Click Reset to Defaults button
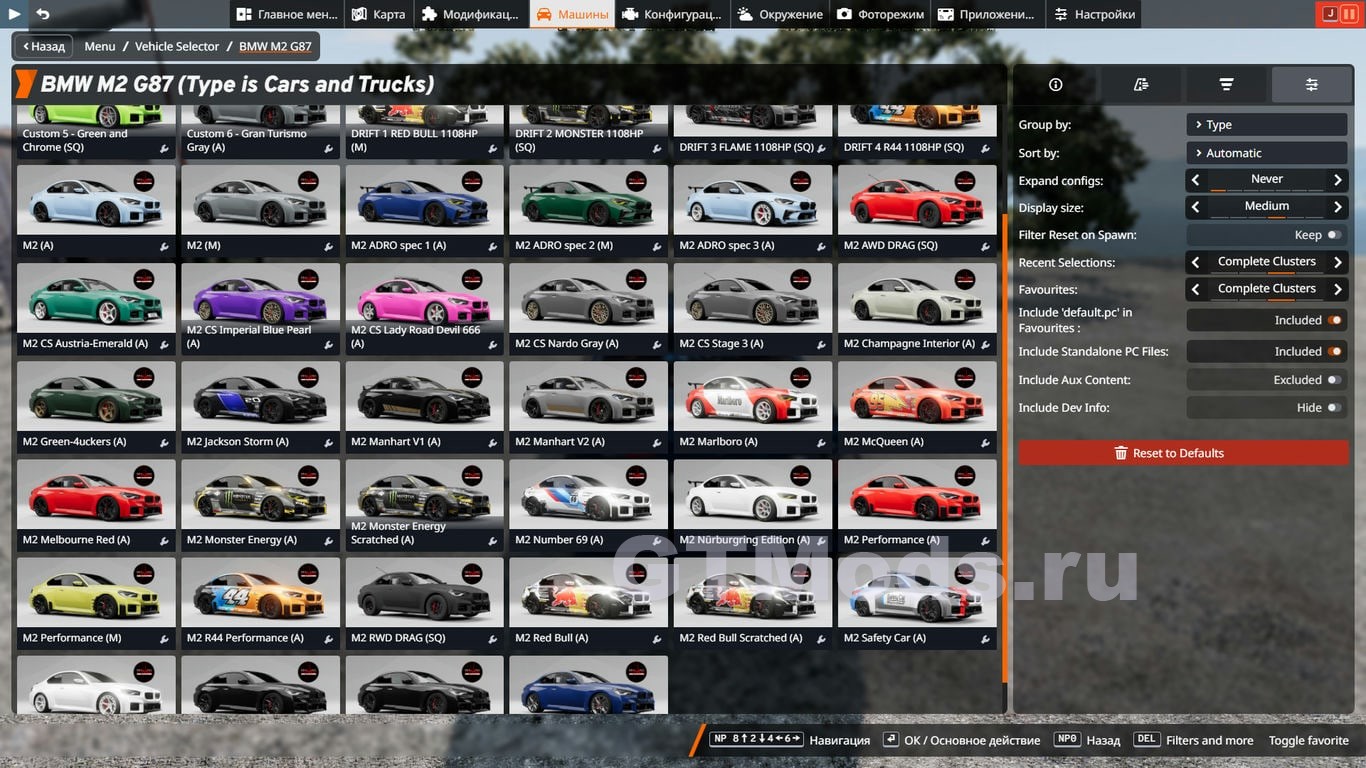This screenshot has width=1366, height=768. 1183,453
